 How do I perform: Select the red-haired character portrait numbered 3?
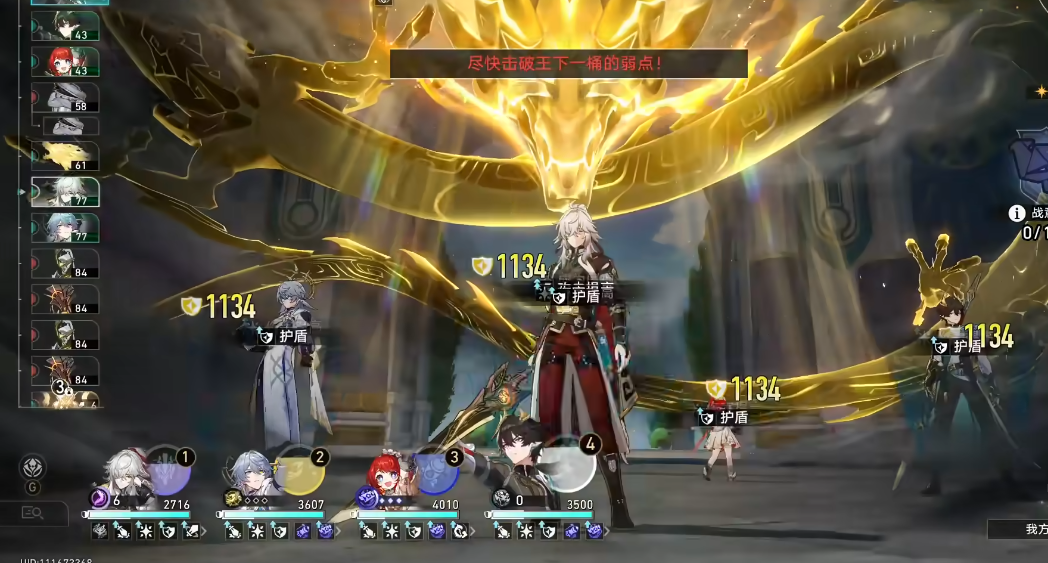point(387,478)
